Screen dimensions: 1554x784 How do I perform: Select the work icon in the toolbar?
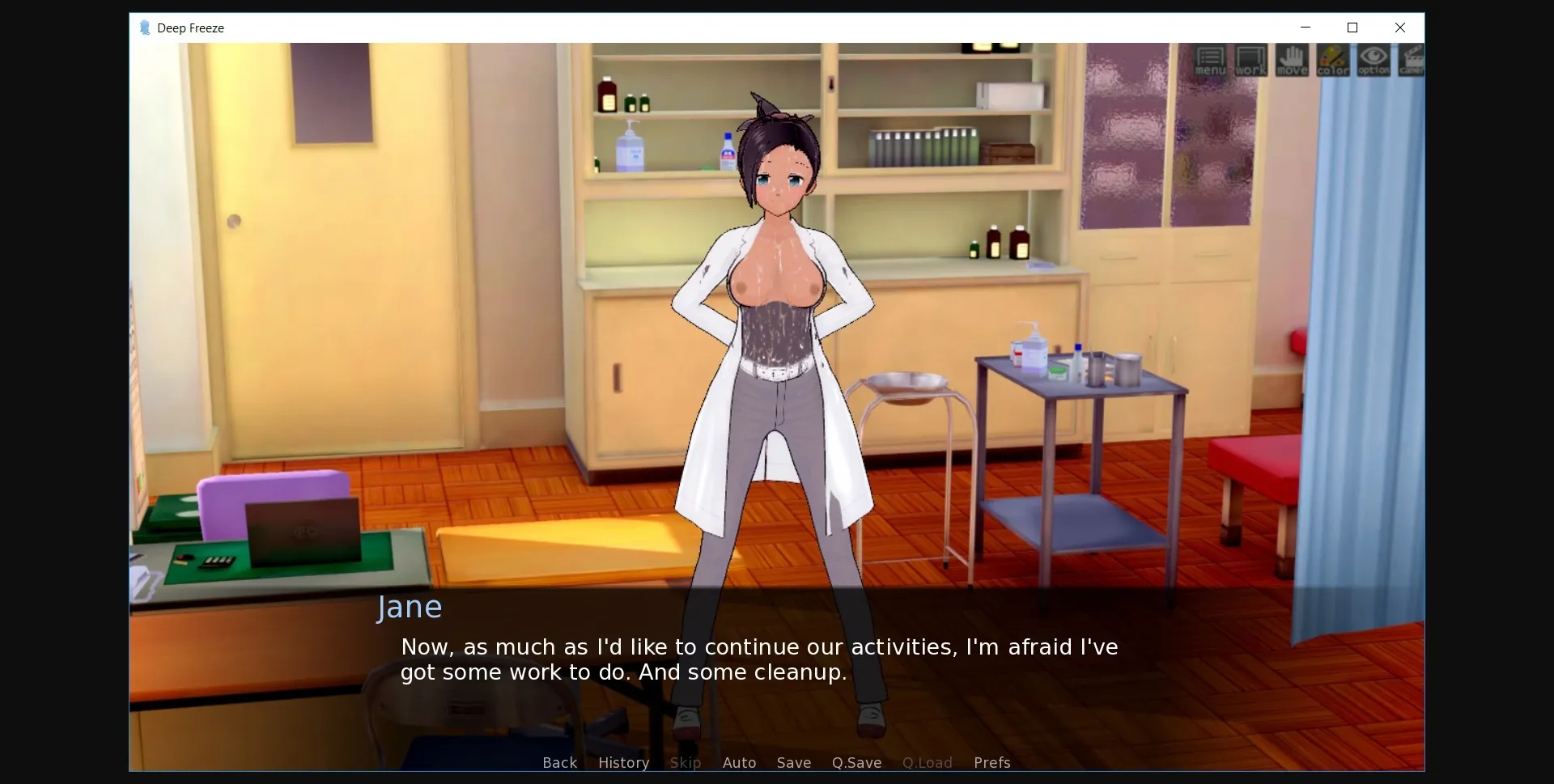tap(1250, 61)
